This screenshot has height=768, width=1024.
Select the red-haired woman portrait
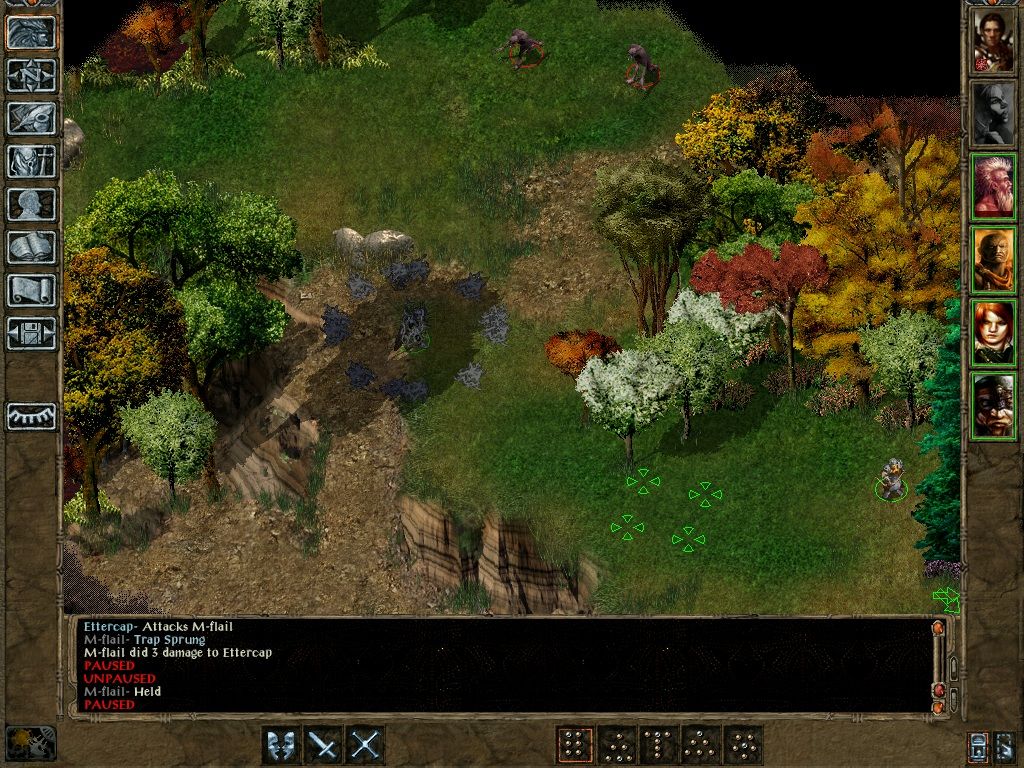[994, 332]
